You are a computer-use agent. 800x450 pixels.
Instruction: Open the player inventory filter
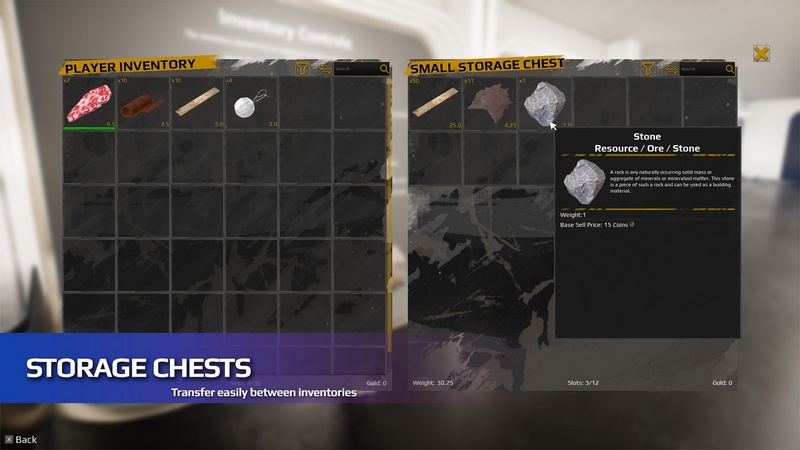coord(303,69)
